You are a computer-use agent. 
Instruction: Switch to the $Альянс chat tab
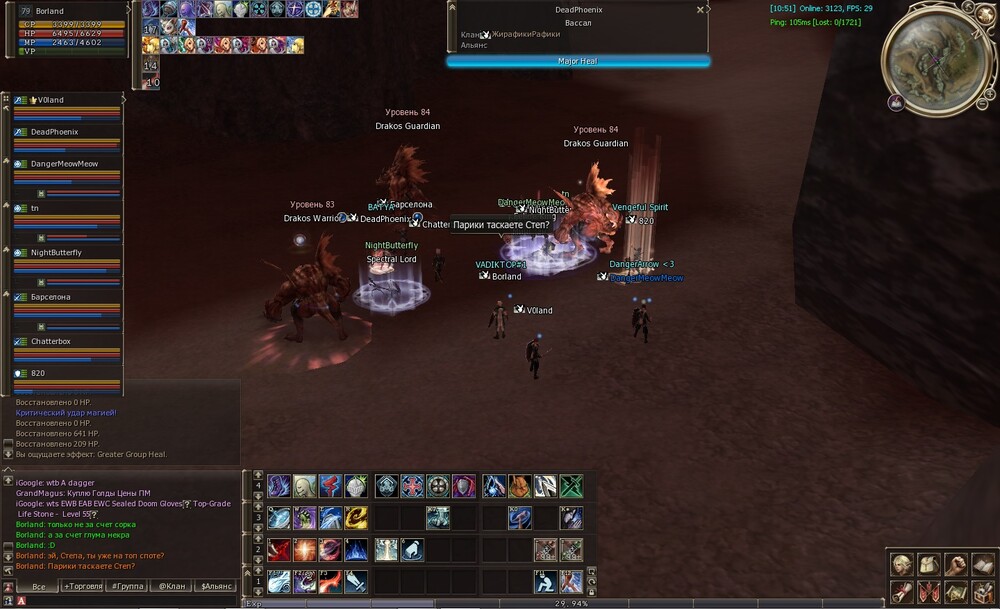tap(215, 586)
